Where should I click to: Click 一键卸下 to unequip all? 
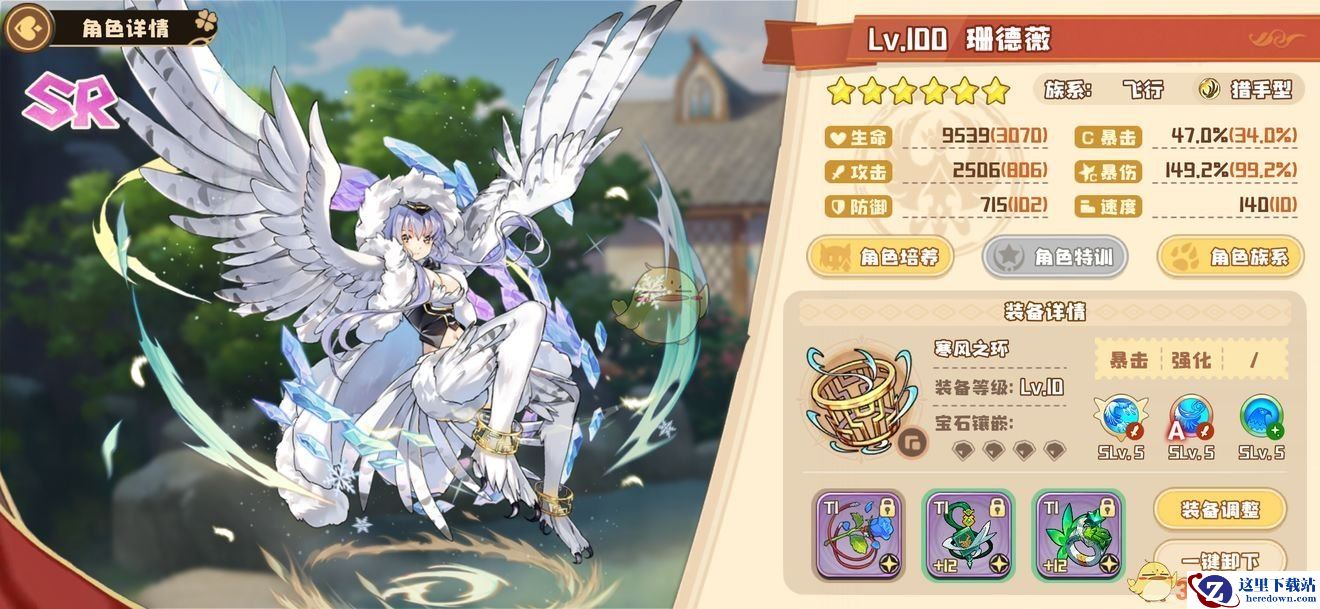coord(1219,558)
